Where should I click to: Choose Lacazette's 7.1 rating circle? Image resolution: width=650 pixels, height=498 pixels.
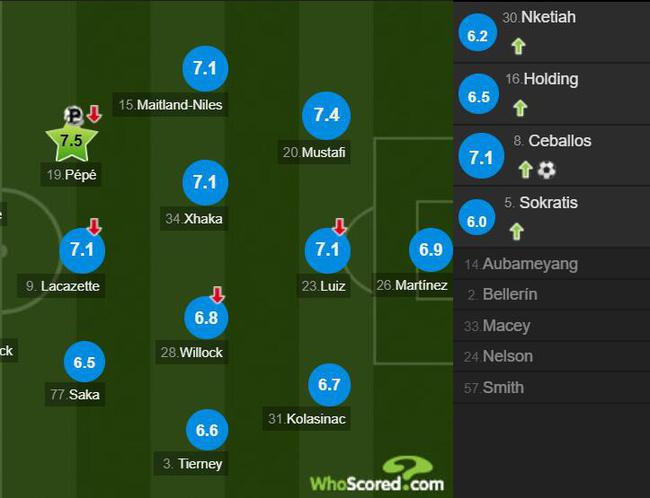tap(83, 250)
